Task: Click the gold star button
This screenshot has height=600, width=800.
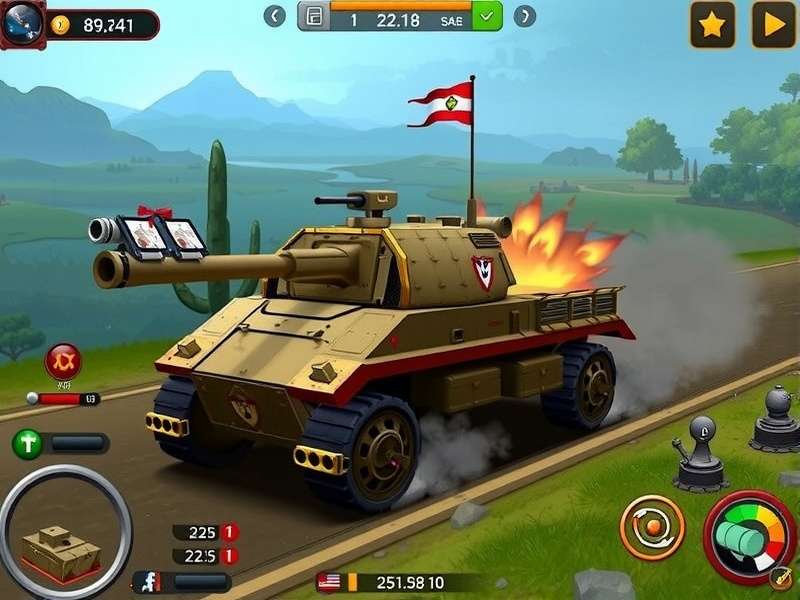Action: tap(712, 25)
